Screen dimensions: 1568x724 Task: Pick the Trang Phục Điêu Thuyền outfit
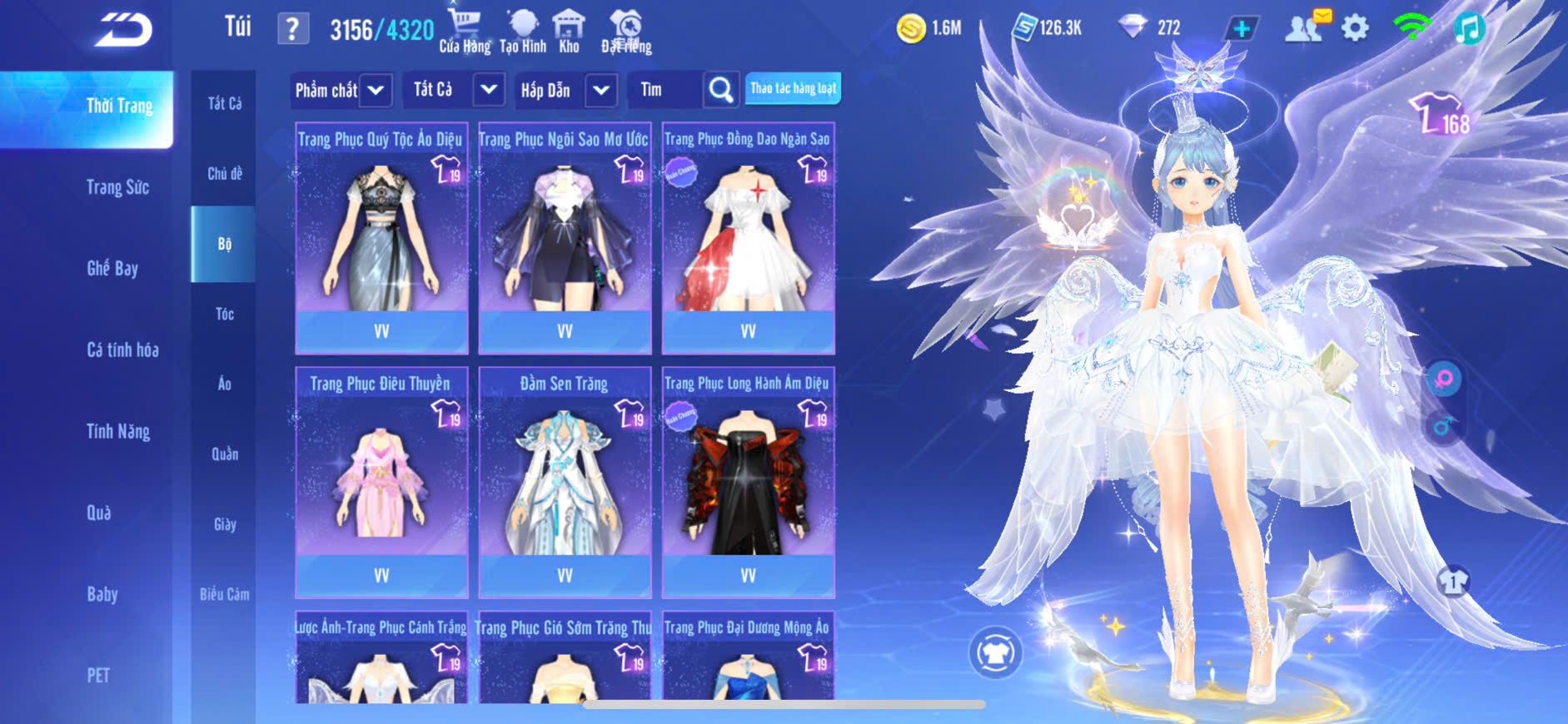381,482
